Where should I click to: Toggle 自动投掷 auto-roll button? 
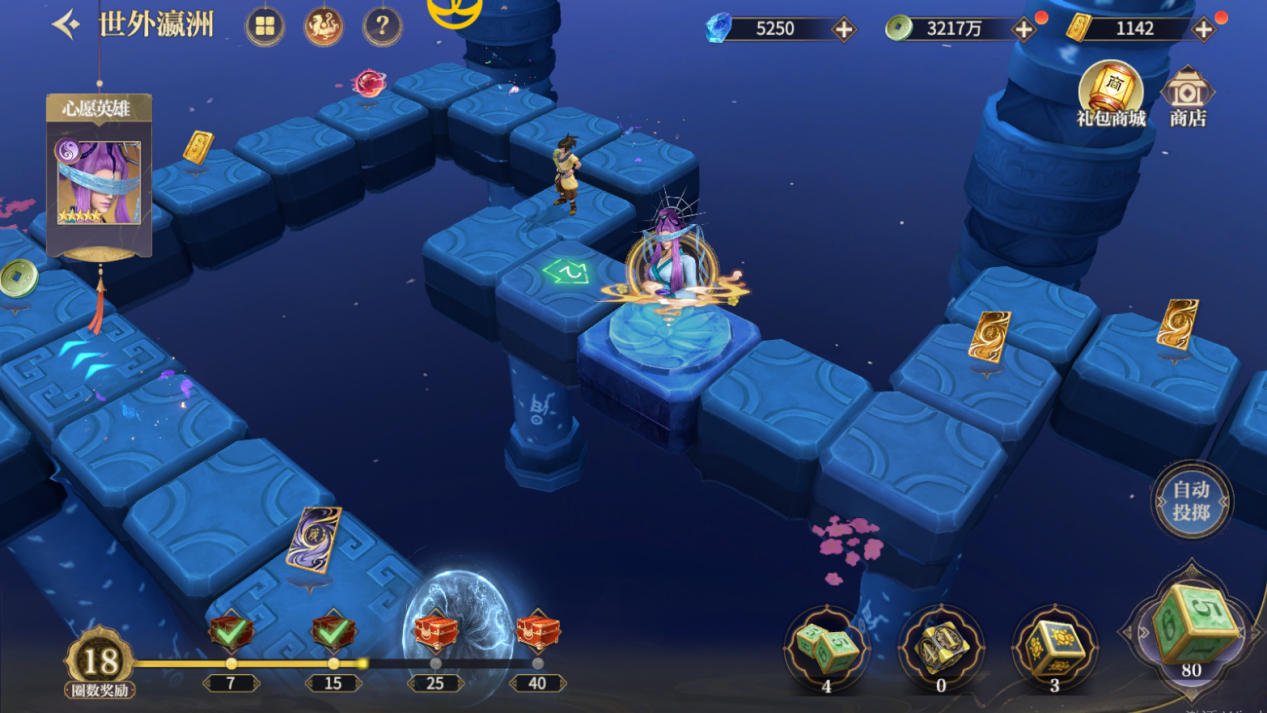pos(1191,500)
